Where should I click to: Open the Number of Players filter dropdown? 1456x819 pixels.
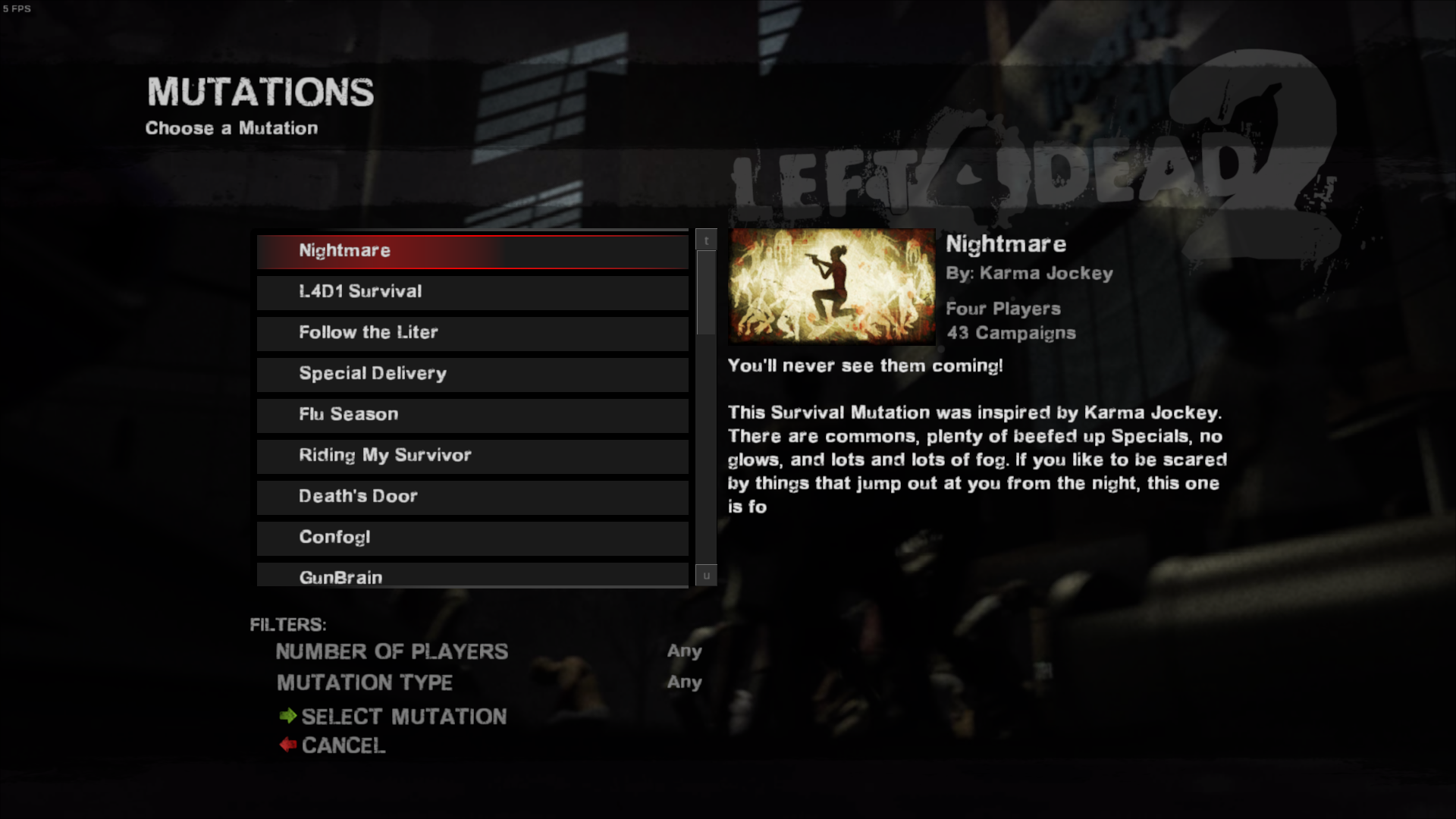click(683, 651)
